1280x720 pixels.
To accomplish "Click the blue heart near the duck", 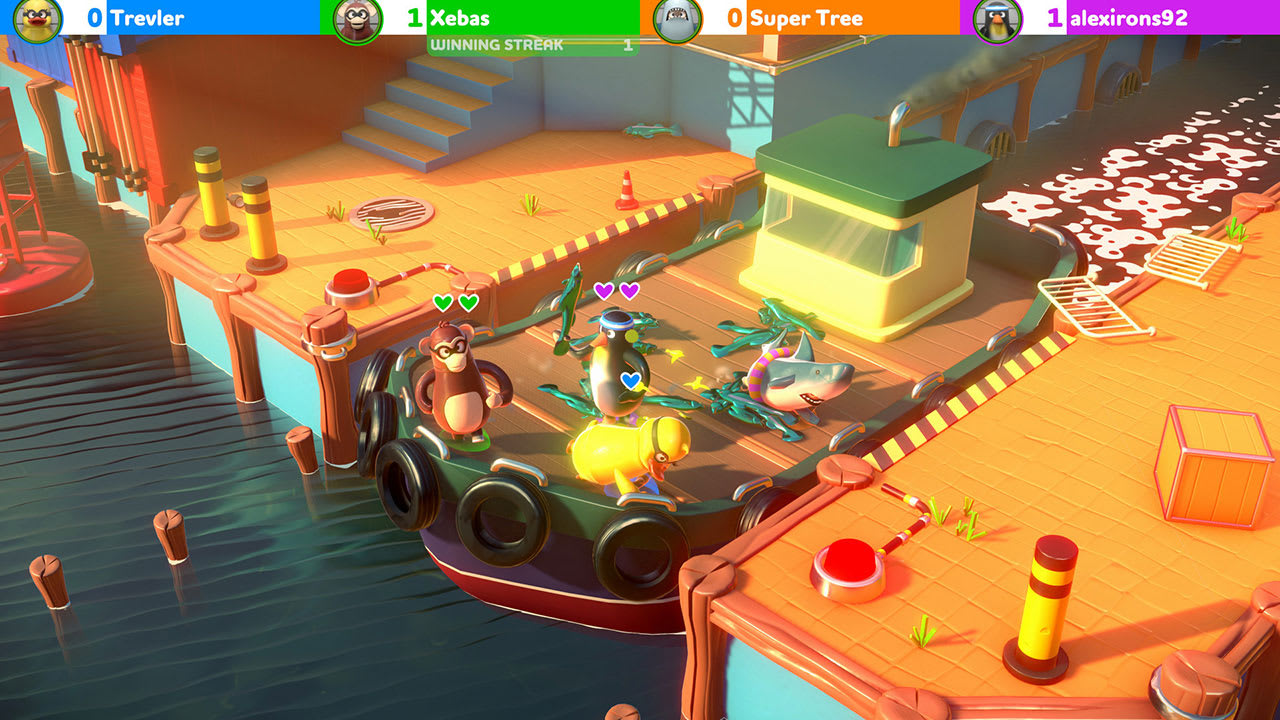I will [631, 380].
